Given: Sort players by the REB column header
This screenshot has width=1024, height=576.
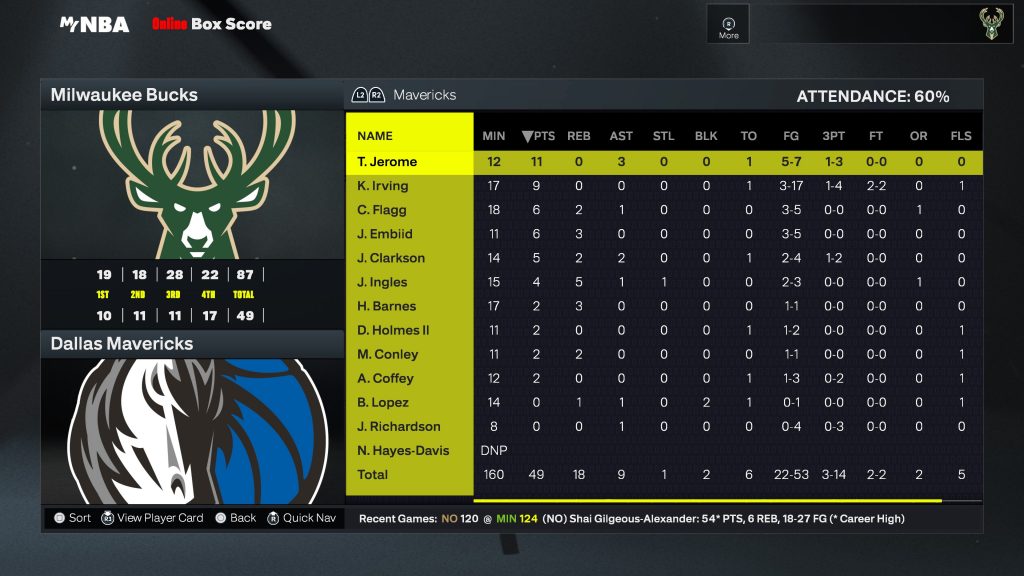Looking at the screenshot, I should pos(579,136).
